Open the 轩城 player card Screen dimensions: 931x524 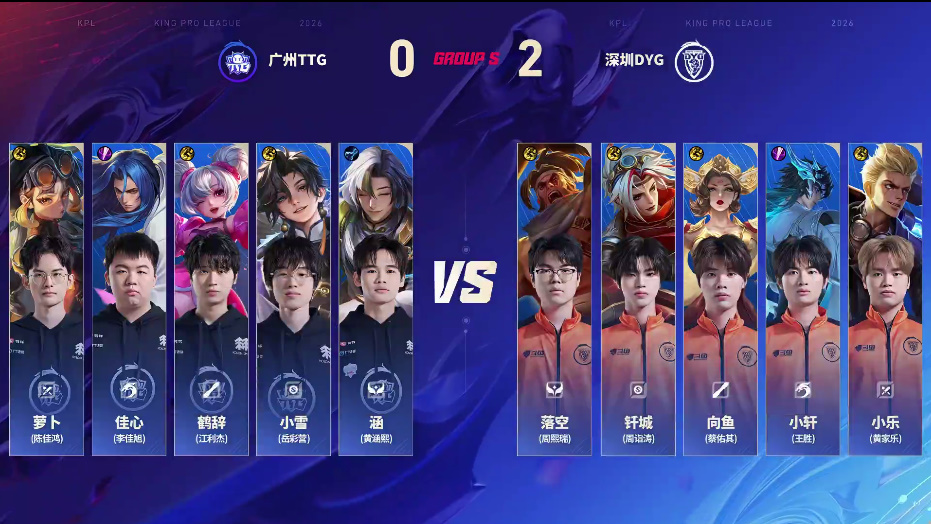(x=638, y=300)
